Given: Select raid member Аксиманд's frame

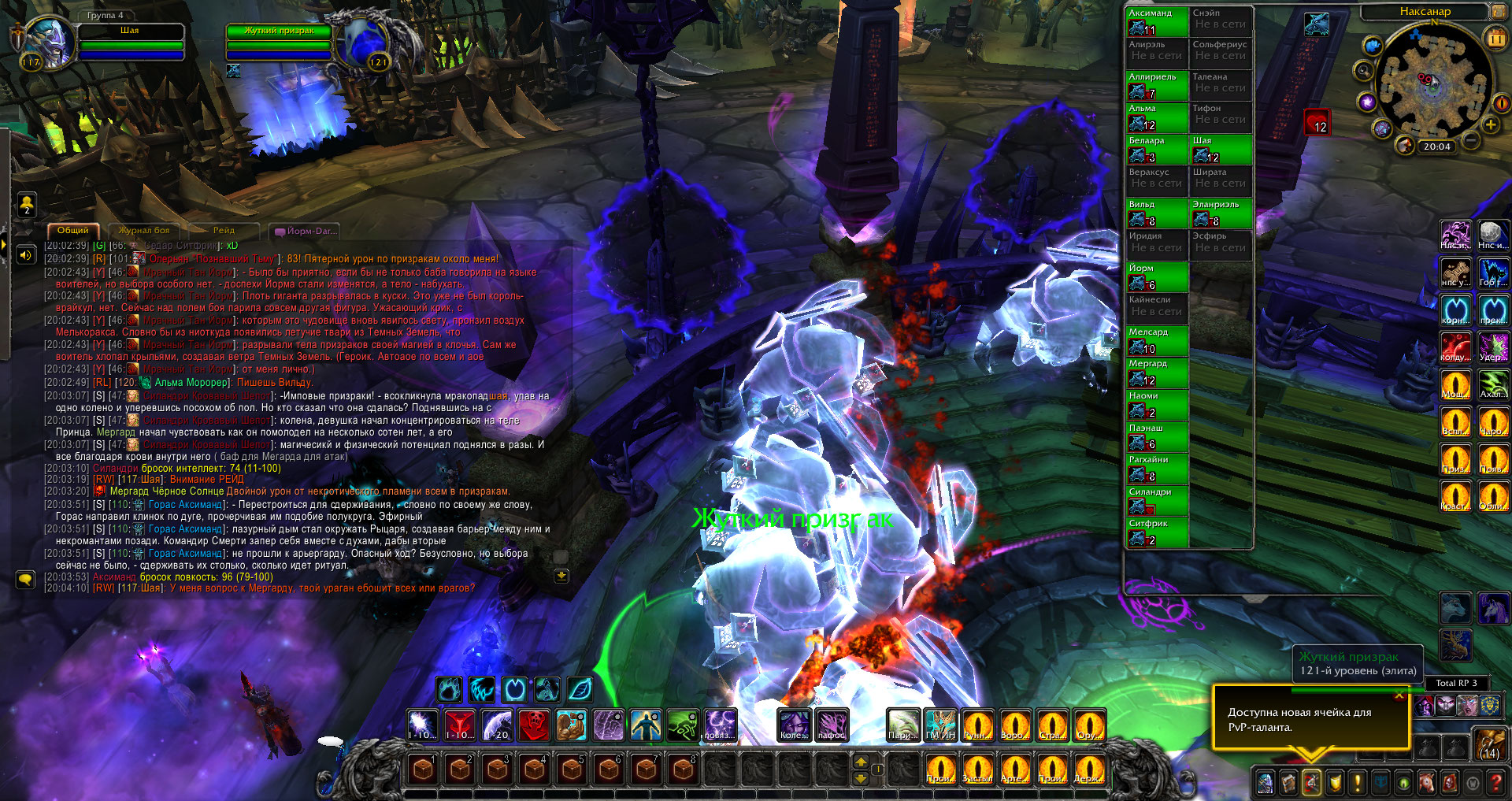Looking at the screenshot, I should (x=1157, y=22).
